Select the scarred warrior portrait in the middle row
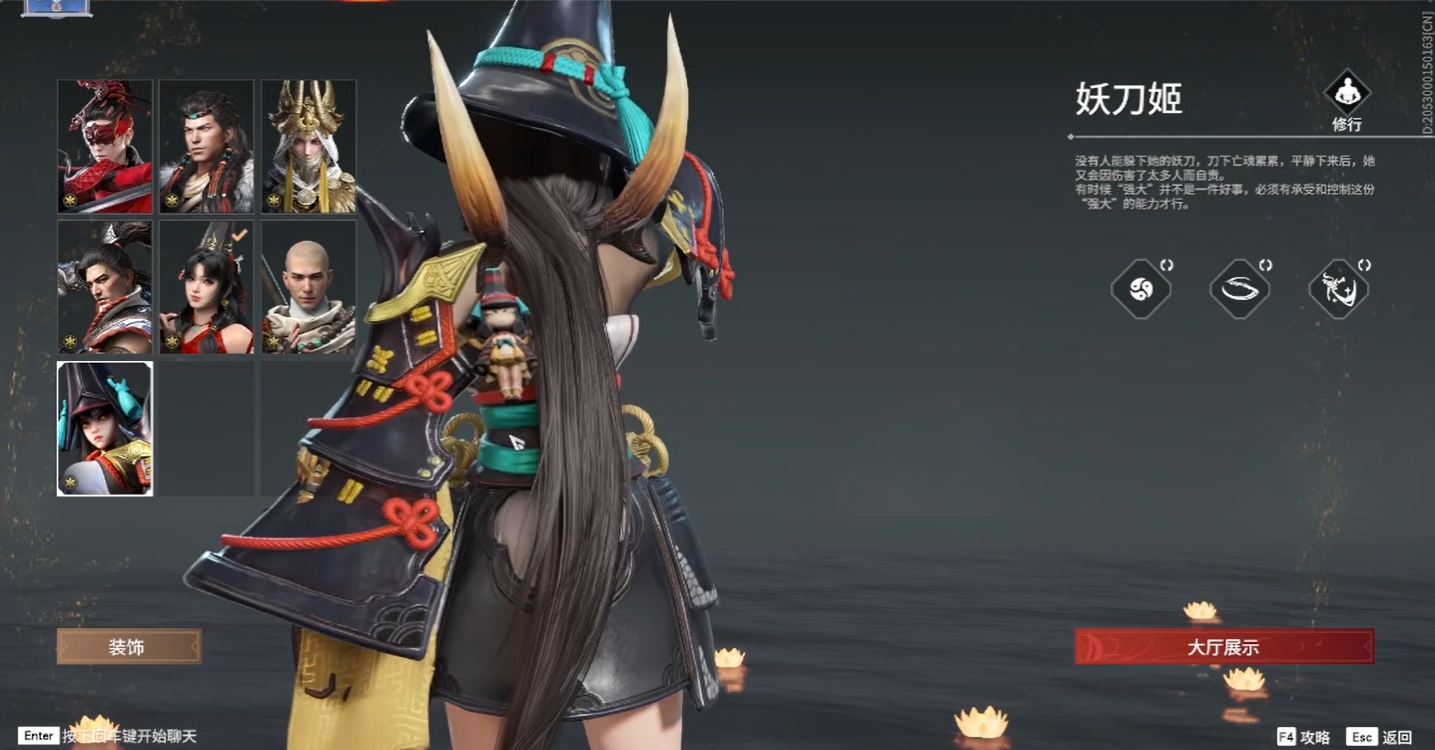The image size is (1435, 750). [104, 287]
